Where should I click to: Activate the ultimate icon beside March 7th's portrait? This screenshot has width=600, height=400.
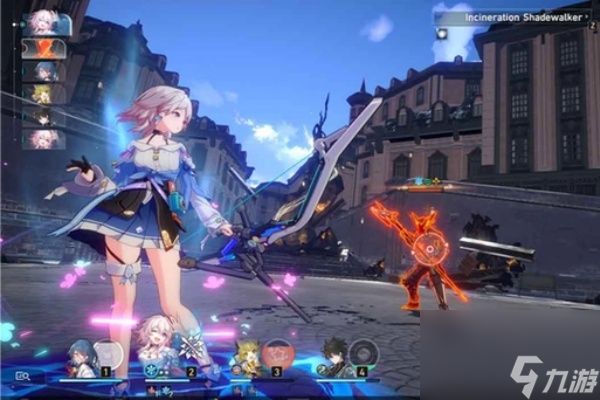coord(192,350)
